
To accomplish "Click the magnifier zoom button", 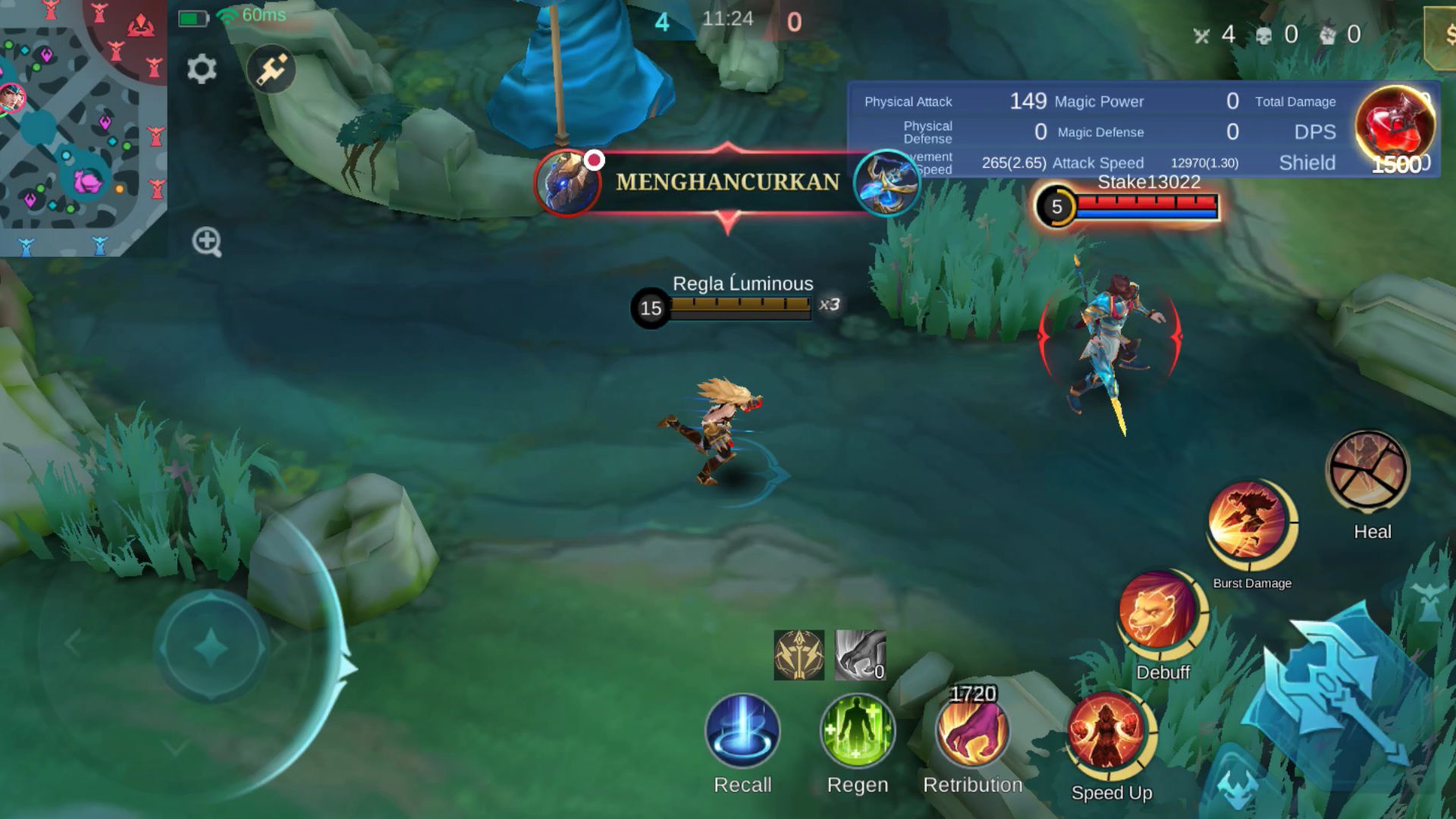I will coord(206,242).
